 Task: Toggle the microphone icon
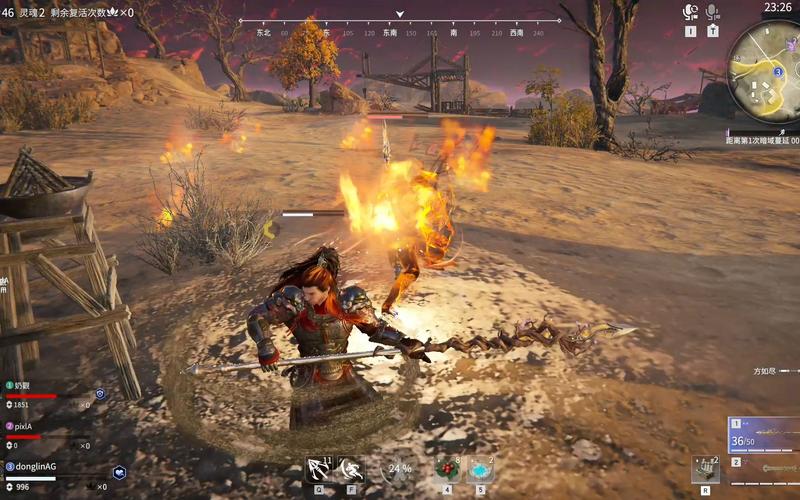(x=713, y=12)
